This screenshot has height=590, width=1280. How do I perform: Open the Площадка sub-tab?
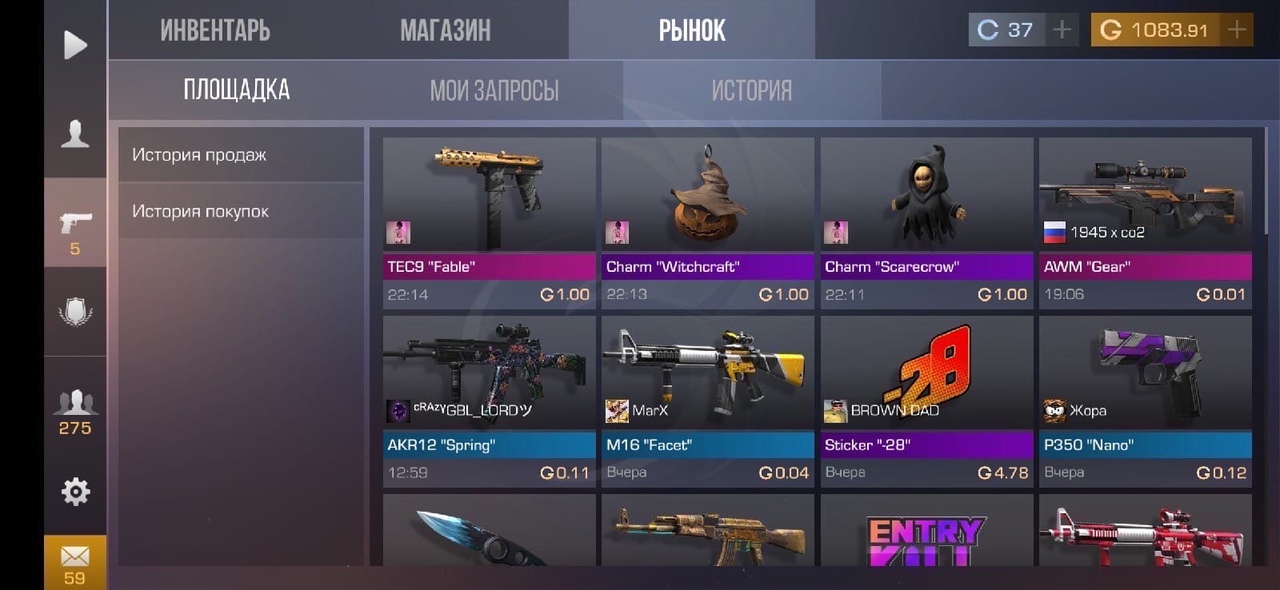click(237, 90)
